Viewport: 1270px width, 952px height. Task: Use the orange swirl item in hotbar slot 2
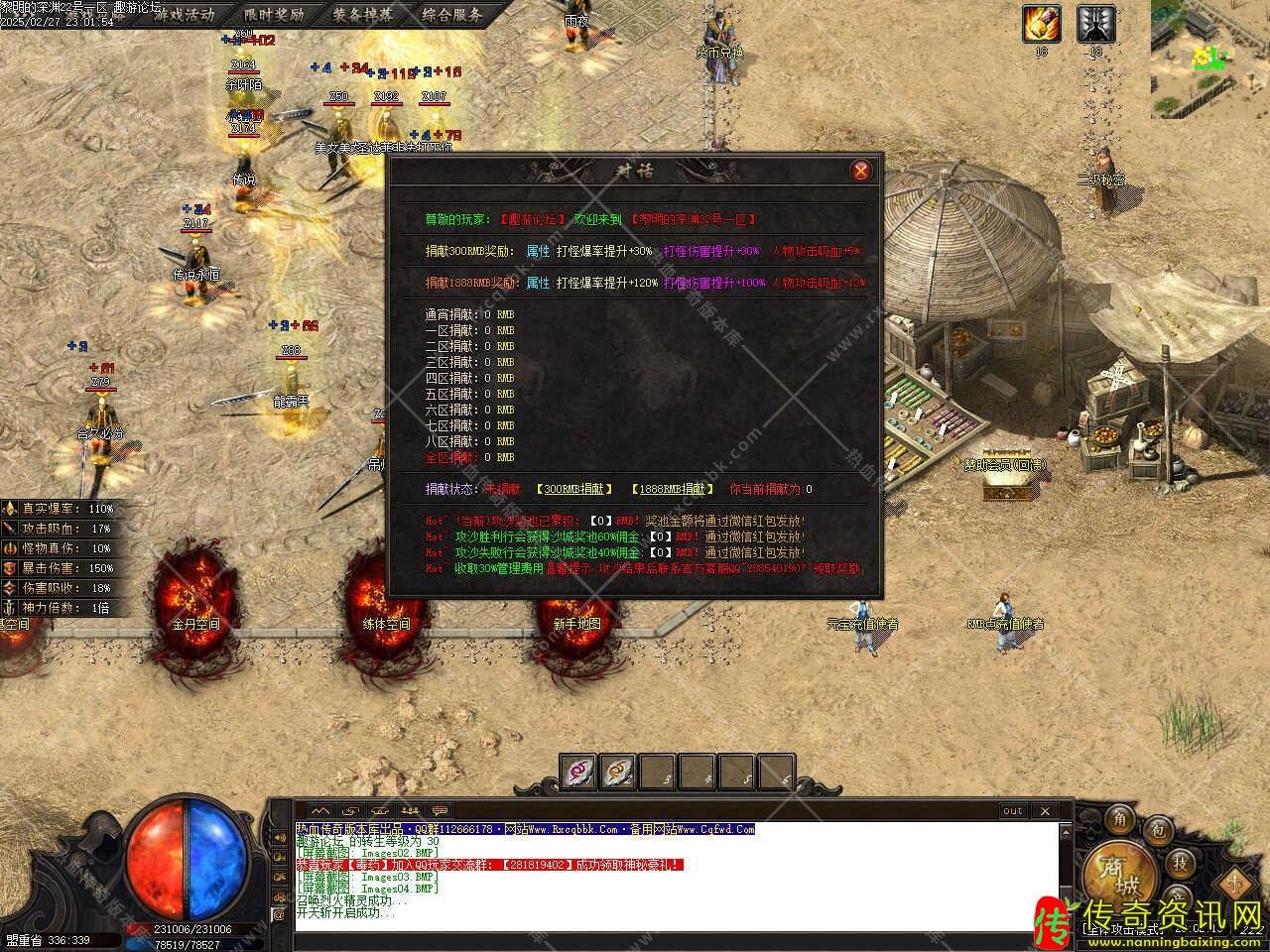[x=617, y=770]
